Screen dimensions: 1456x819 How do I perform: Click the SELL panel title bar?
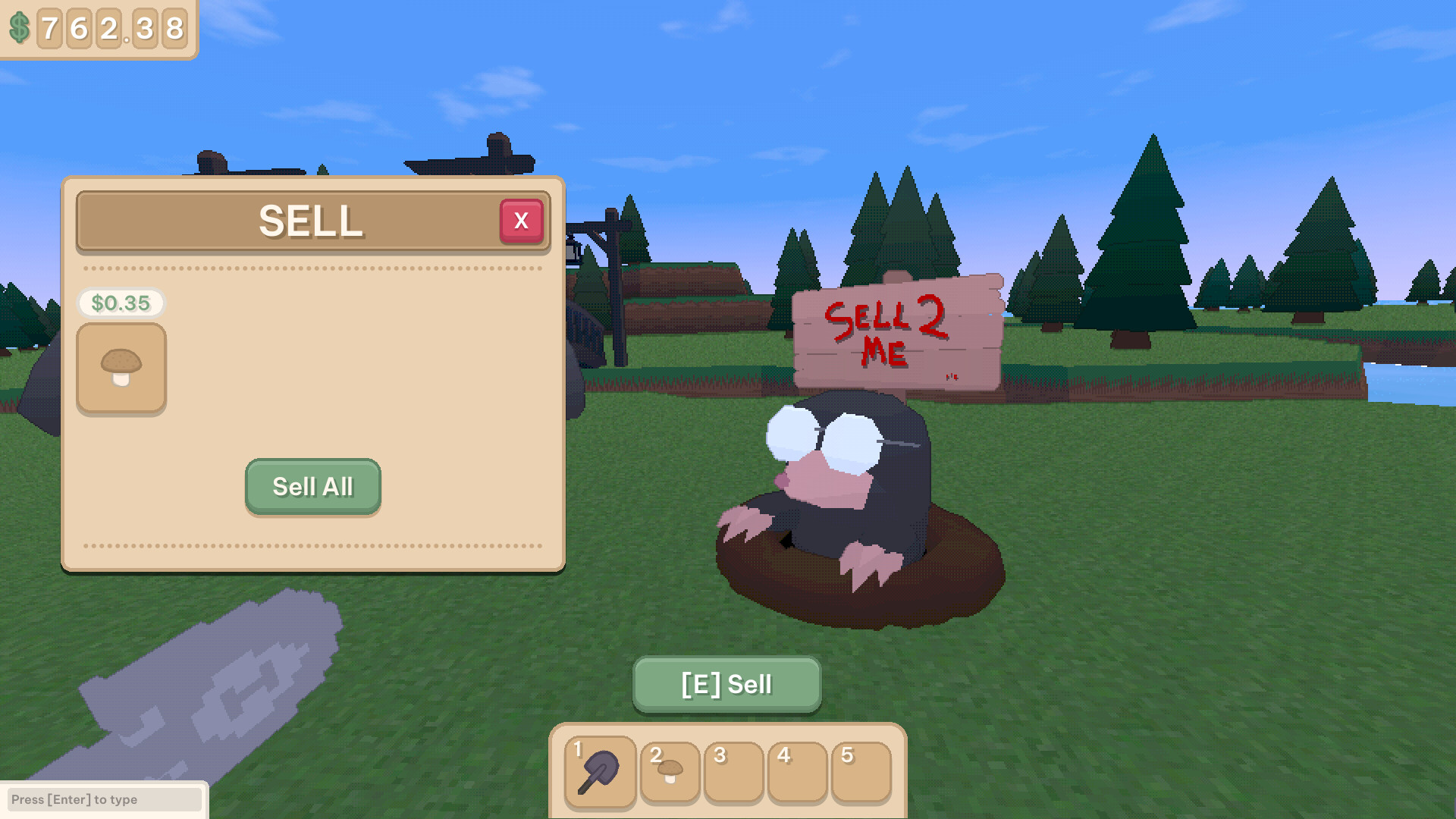click(311, 221)
